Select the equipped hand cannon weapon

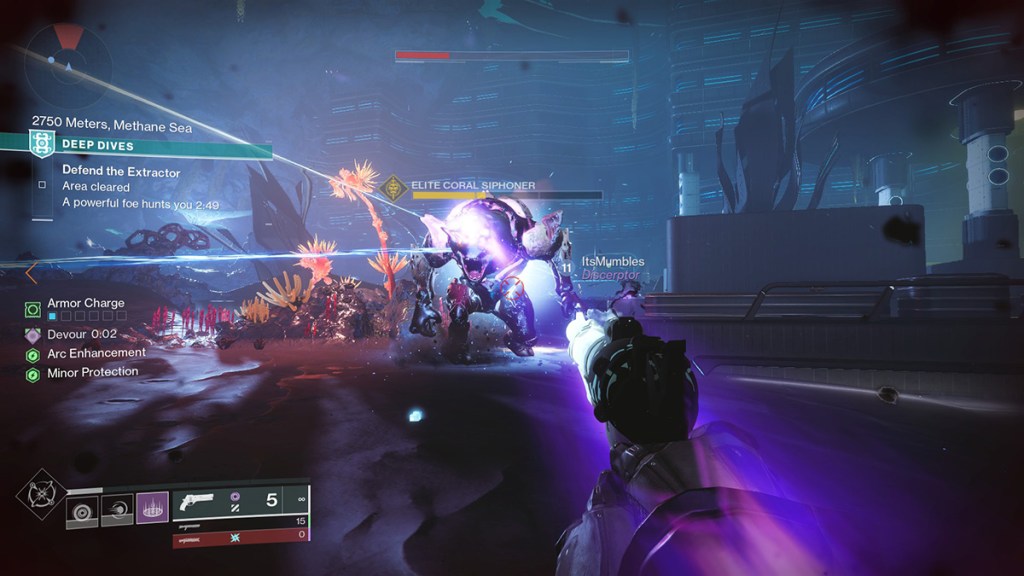point(198,503)
